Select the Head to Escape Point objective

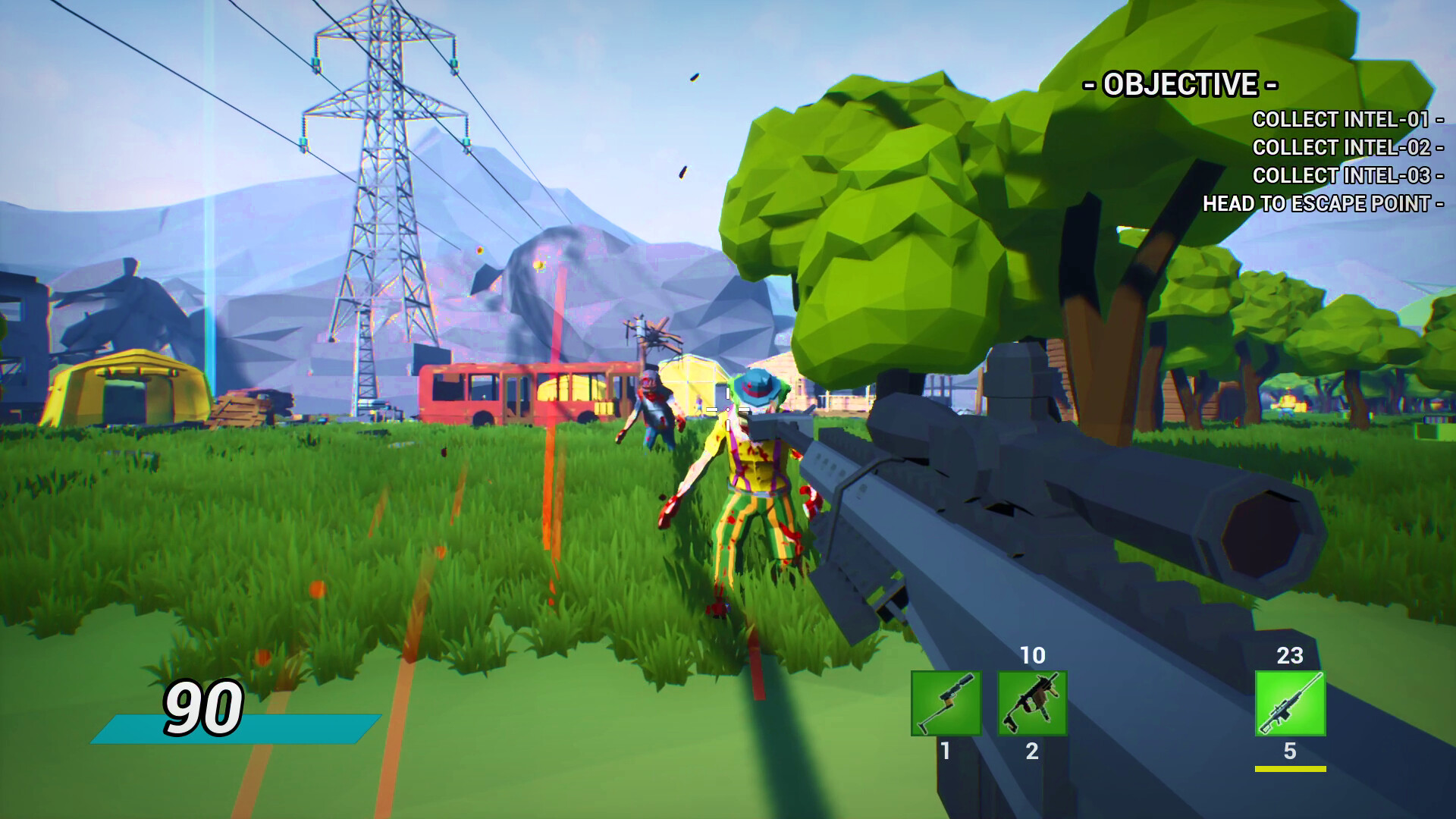click(x=1316, y=204)
